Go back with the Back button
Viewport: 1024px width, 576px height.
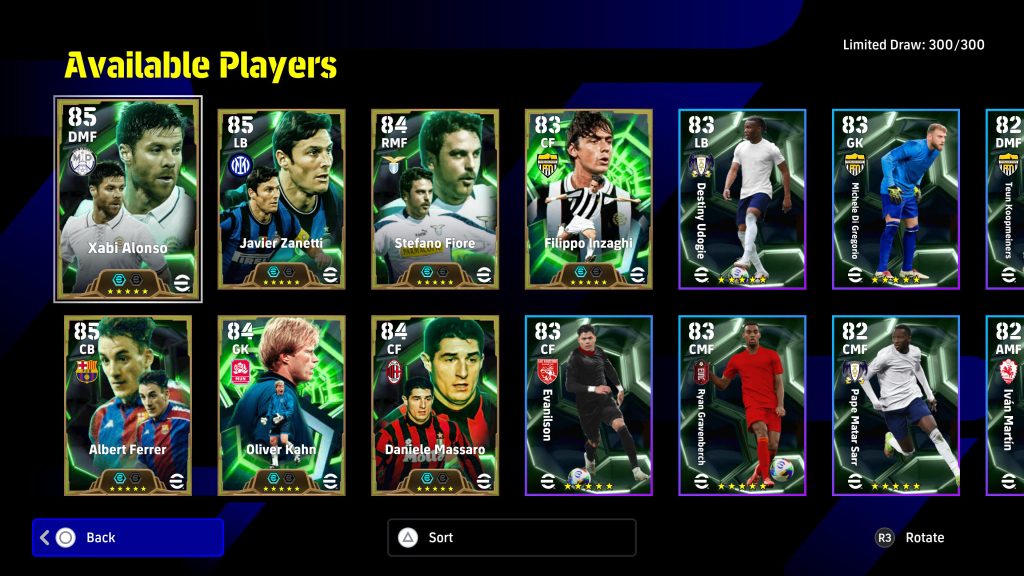(x=128, y=537)
